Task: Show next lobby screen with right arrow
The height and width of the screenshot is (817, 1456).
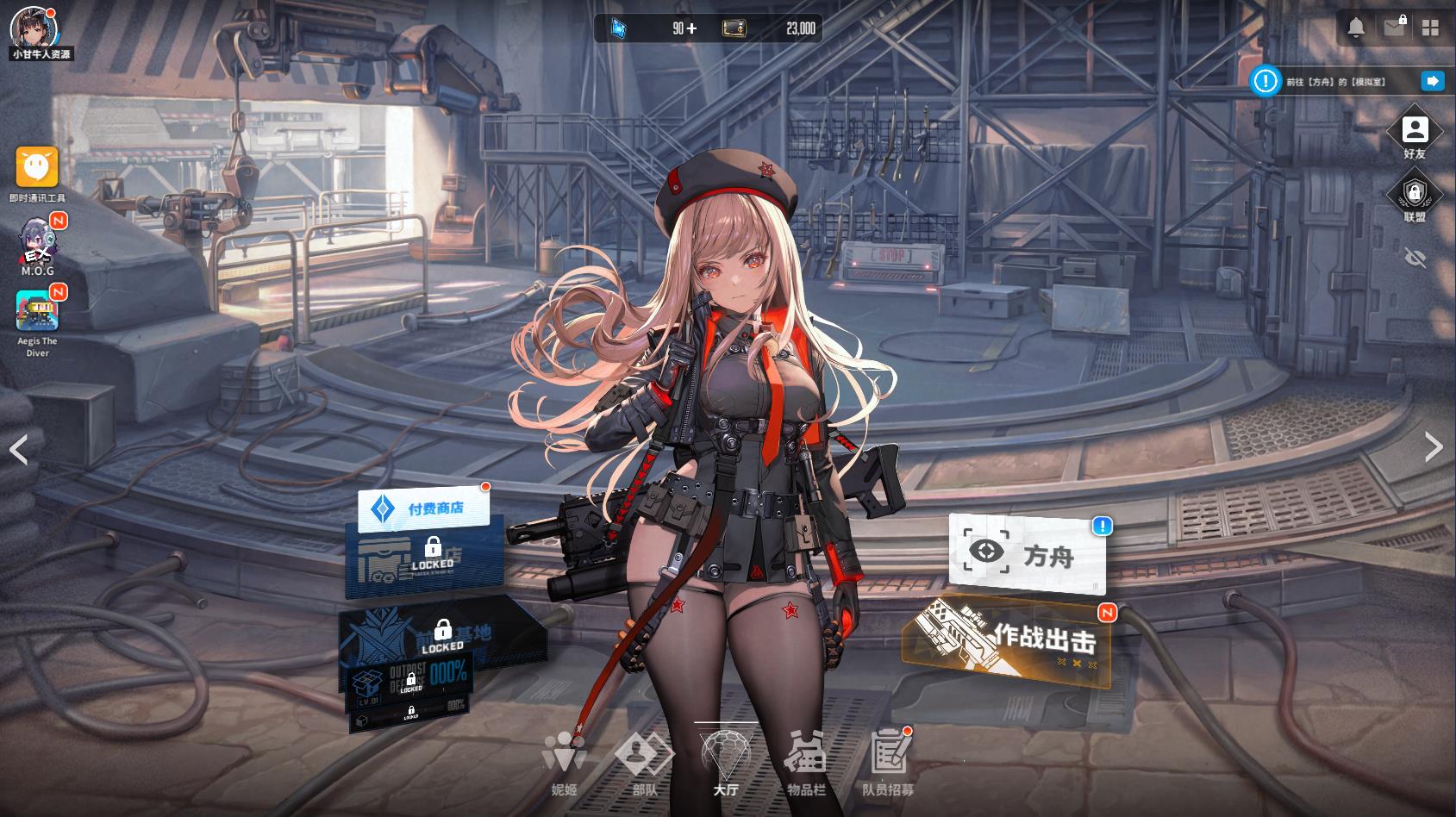Action: pos(1434,446)
